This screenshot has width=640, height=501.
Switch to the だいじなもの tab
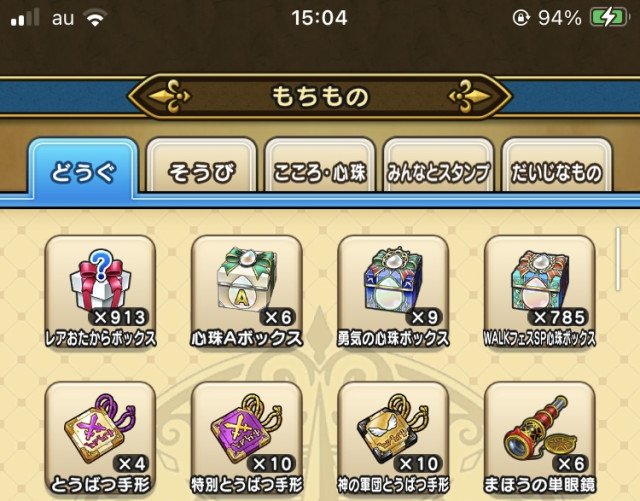tap(556, 172)
